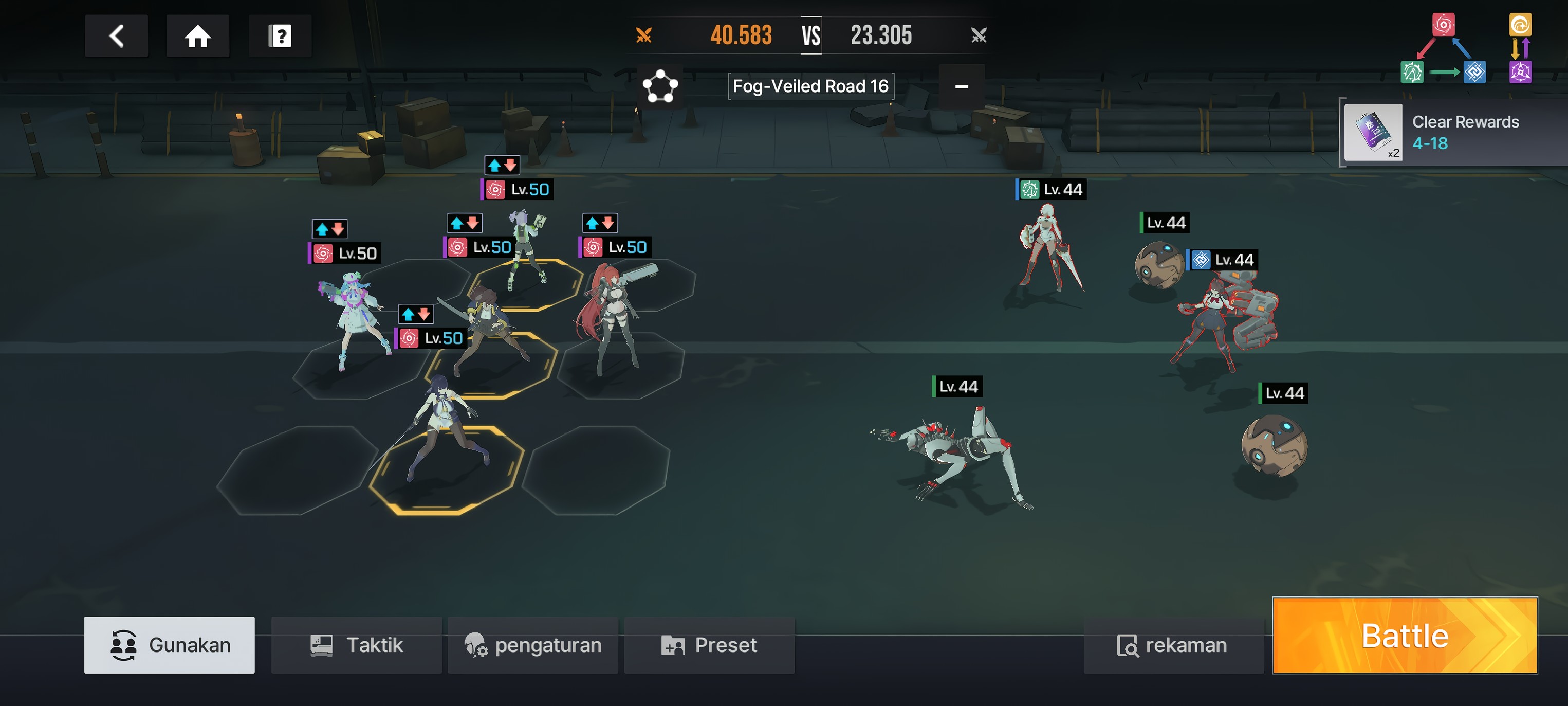The width and height of the screenshot is (1568, 706).
Task: Open the question mark help guide
Action: pyautogui.click(x=280, y=36)
